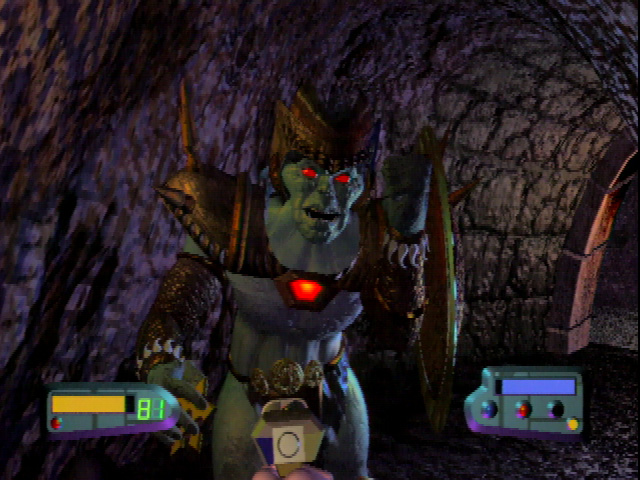
Task: Click the small yellow light on the right panel
Action: click(573, 424)
